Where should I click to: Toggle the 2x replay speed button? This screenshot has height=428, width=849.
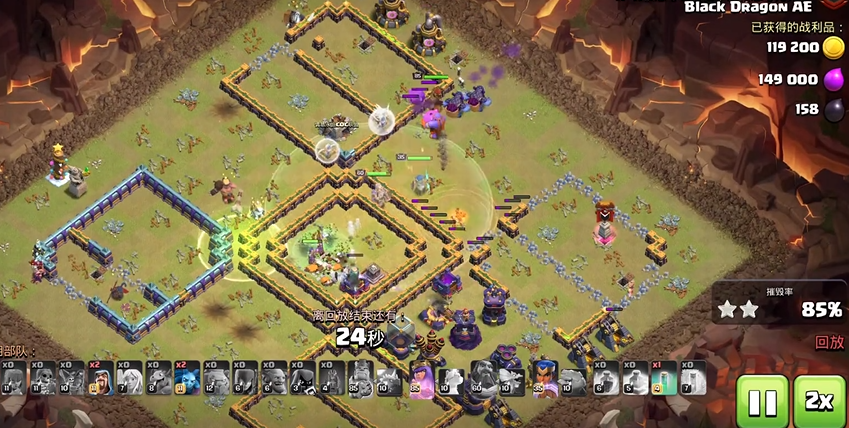point(819,402)
